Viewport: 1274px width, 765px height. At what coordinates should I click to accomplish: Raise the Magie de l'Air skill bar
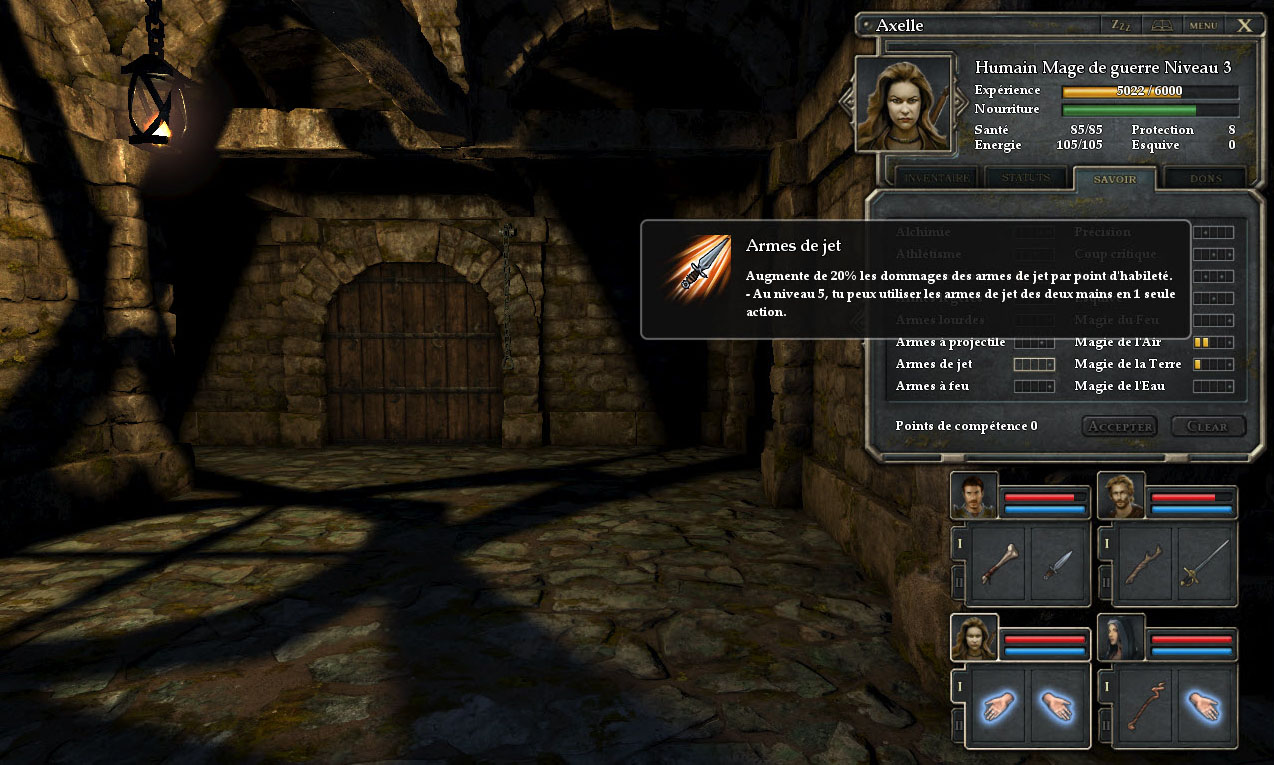1213,342
